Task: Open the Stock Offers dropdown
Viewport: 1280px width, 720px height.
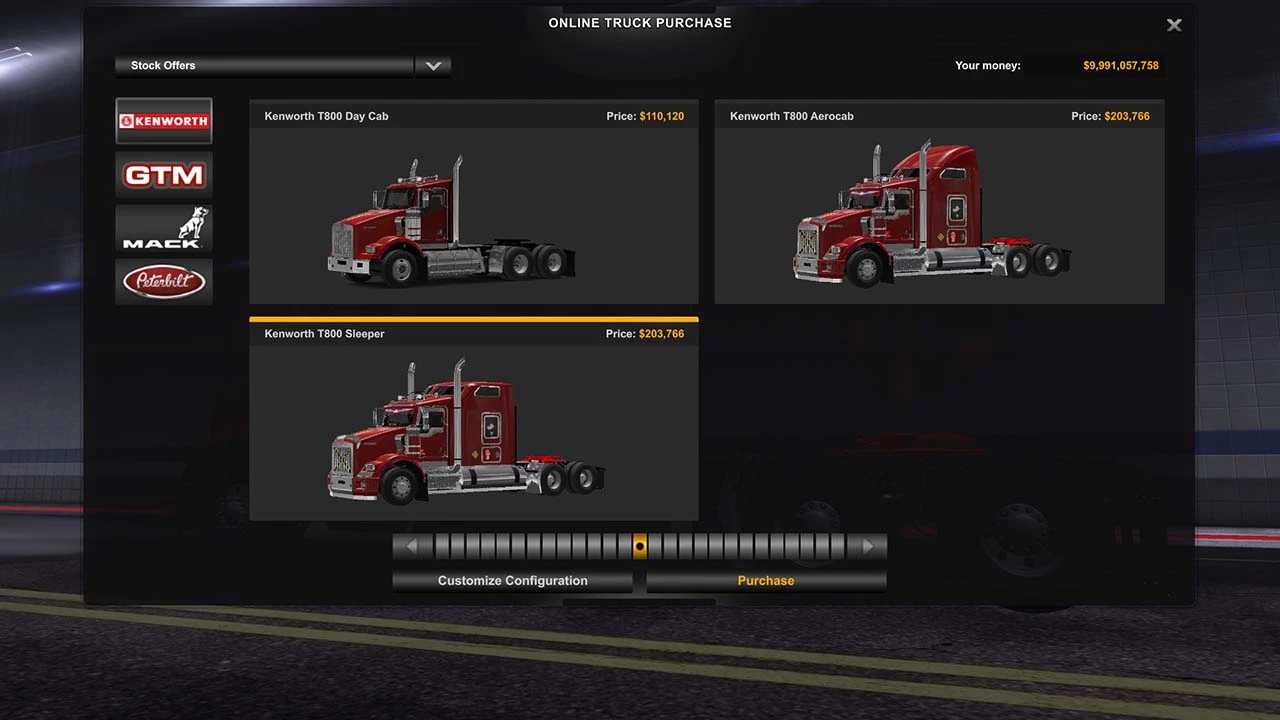Action: tap(432, 66)
